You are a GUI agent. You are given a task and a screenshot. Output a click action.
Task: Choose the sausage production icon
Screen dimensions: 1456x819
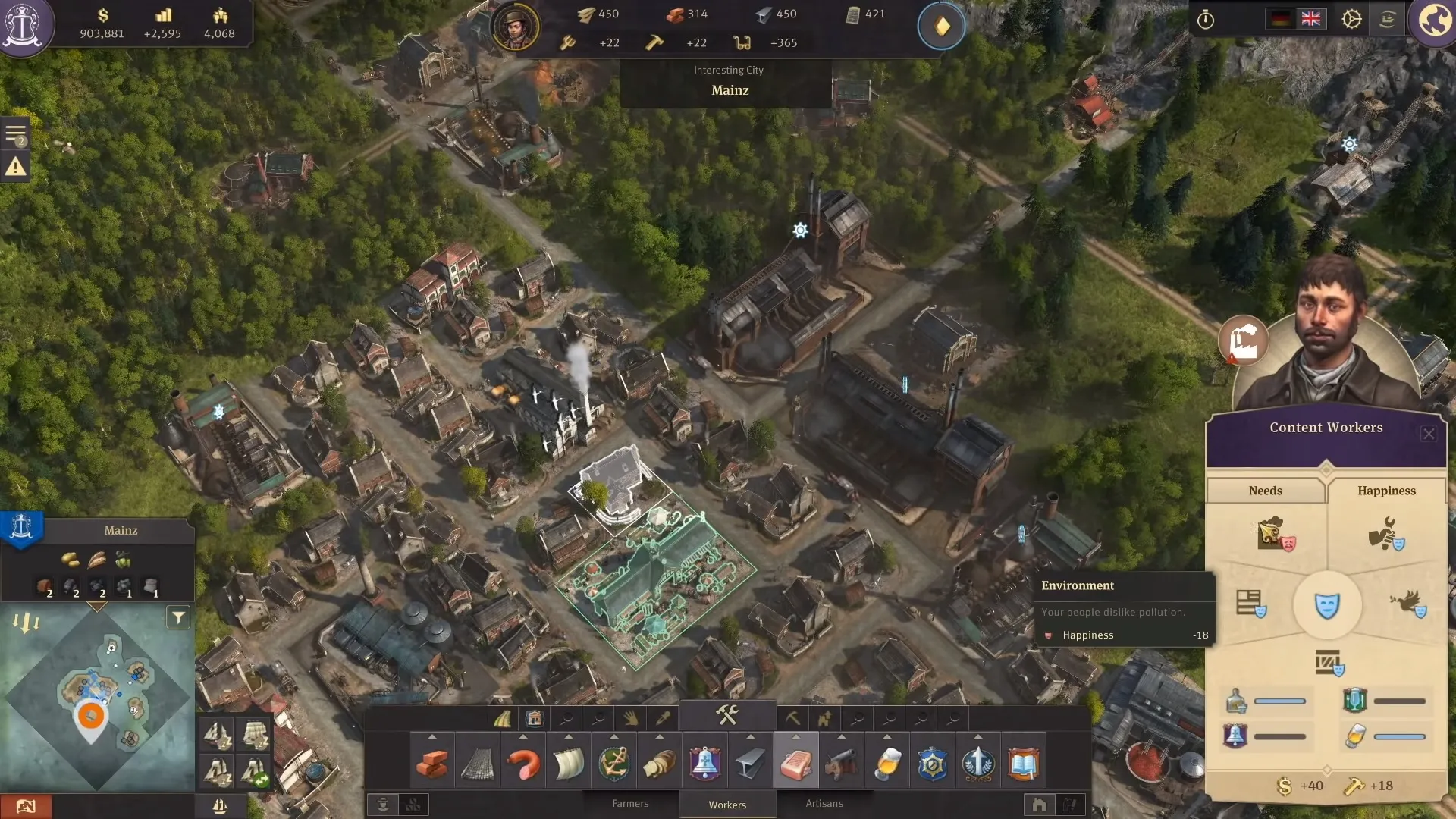(x=523, y=764)
